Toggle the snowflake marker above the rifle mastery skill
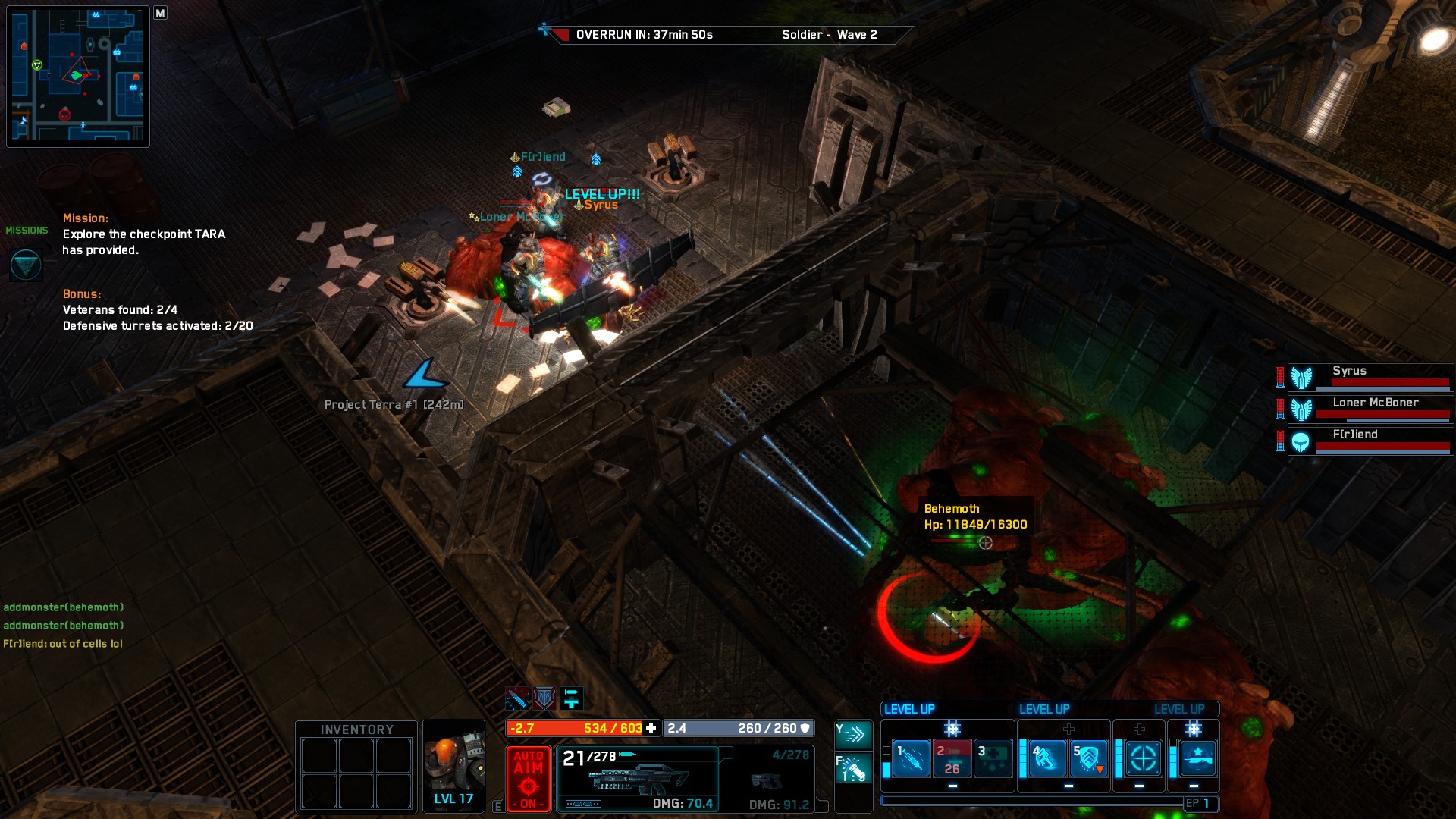 [x=1192, y=729]
